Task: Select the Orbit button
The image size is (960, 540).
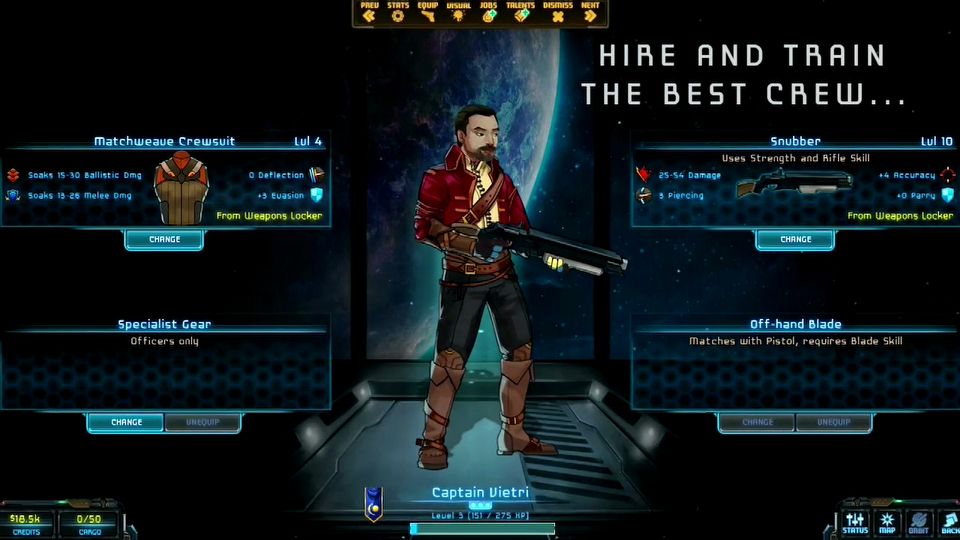Action: click(918, 523)
